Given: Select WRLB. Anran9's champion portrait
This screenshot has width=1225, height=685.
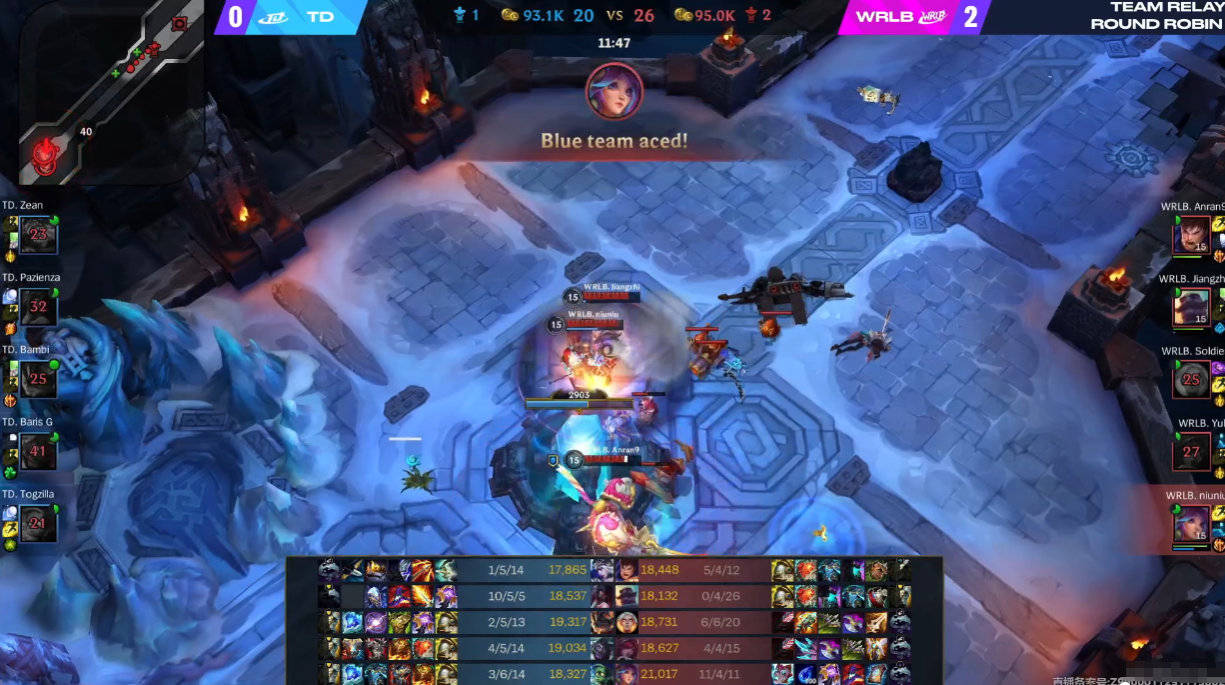Looking at the screenshot, I should click(x=1191, y=235).
